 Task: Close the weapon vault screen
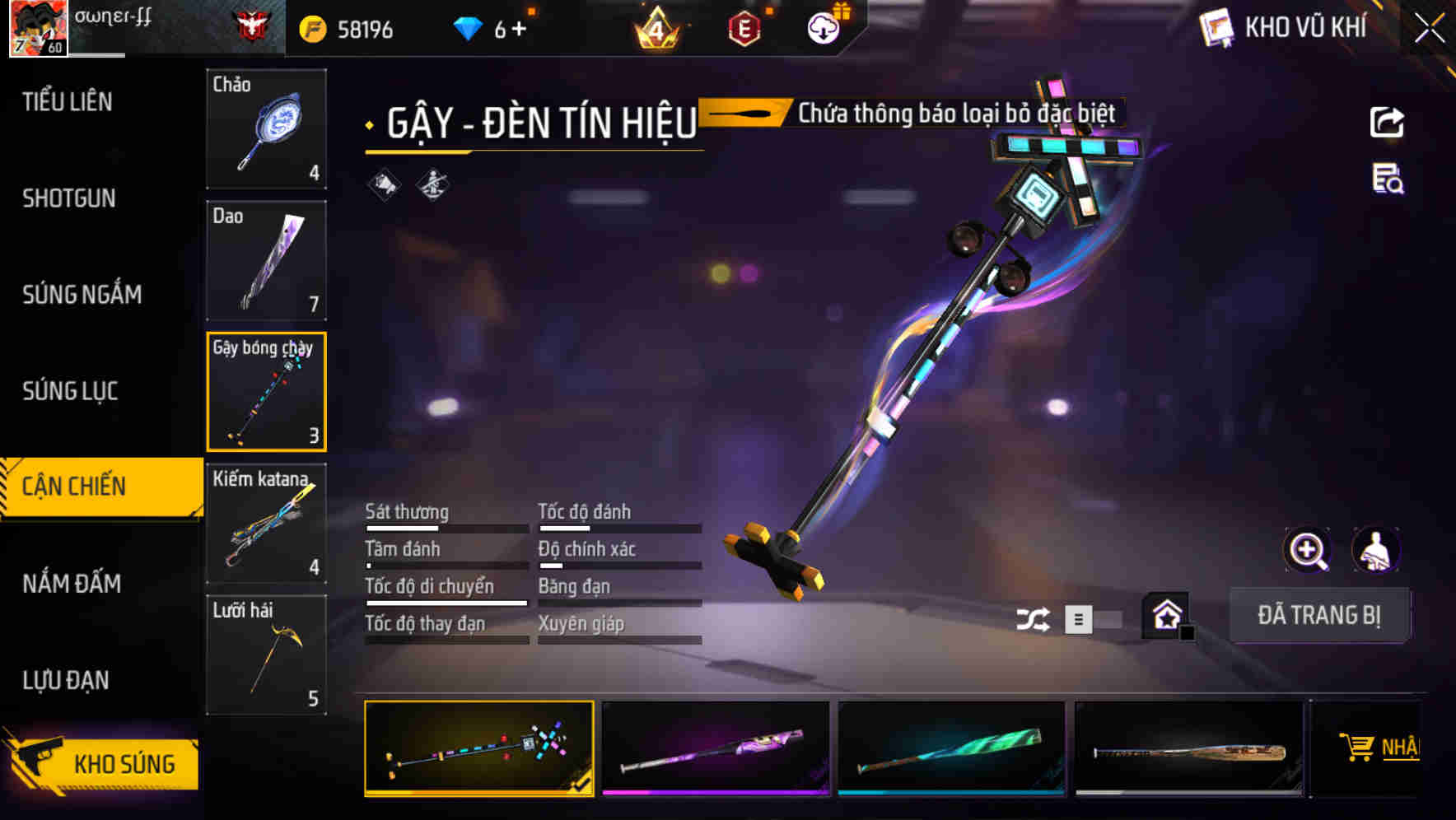[1430, 29]
